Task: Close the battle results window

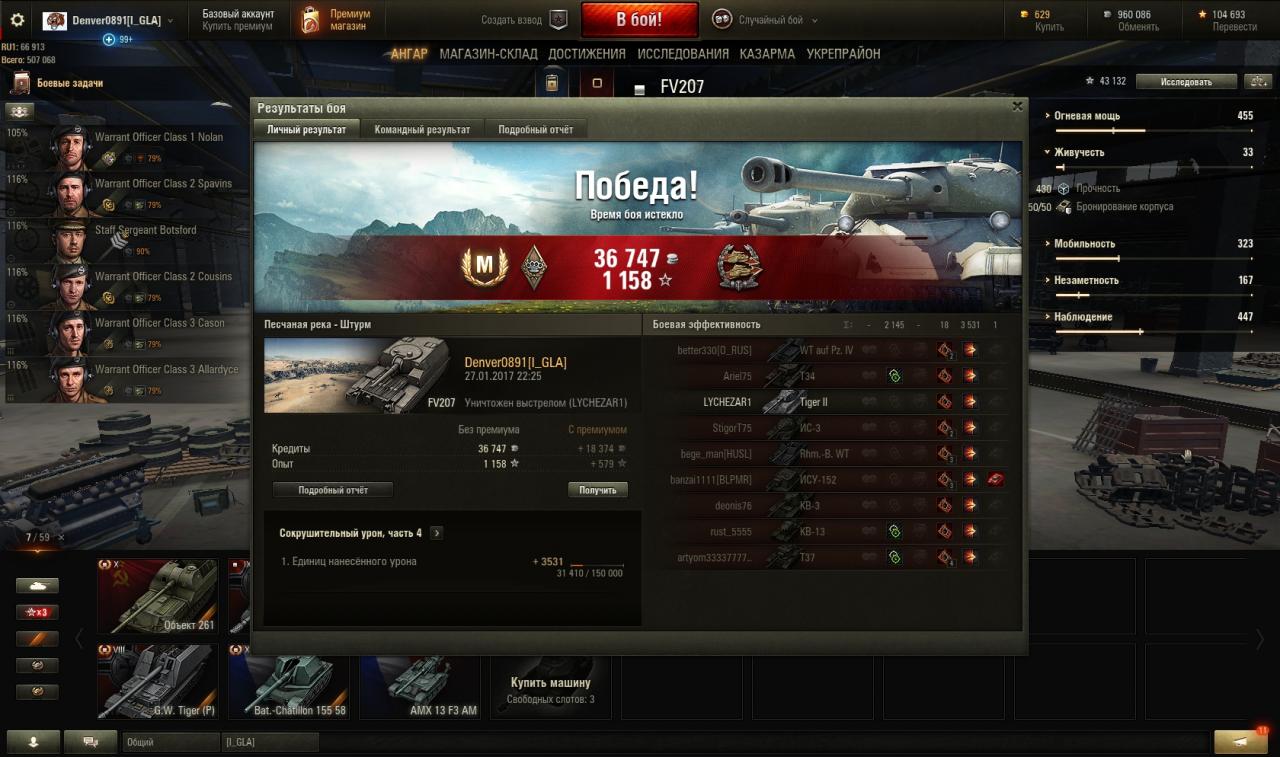Action: (x=1017, y=106)
